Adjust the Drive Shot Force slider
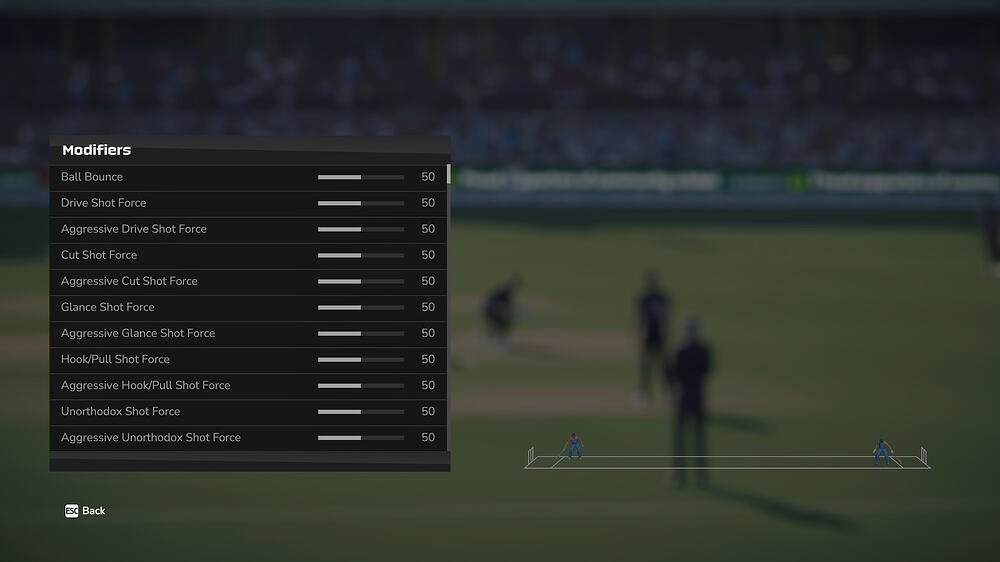Screen dimensions: 1000x562 pos(361,203)
